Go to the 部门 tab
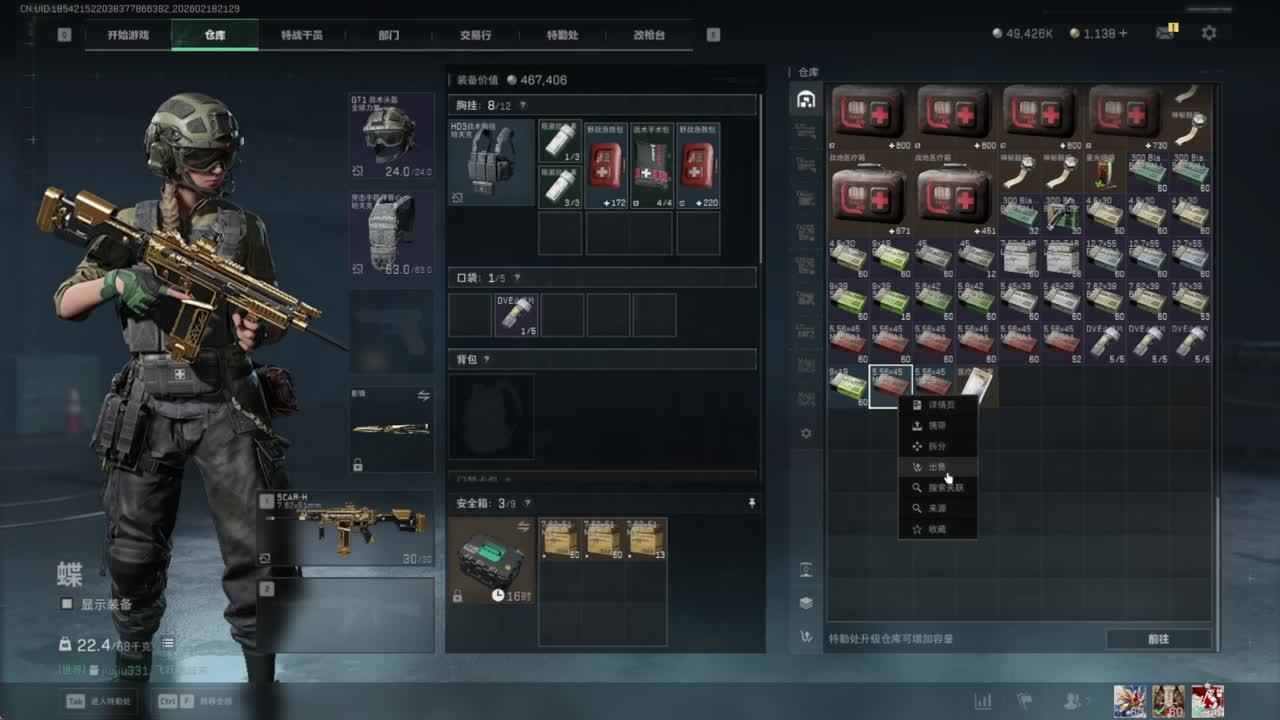1280x720 pixels. point(389,35)
